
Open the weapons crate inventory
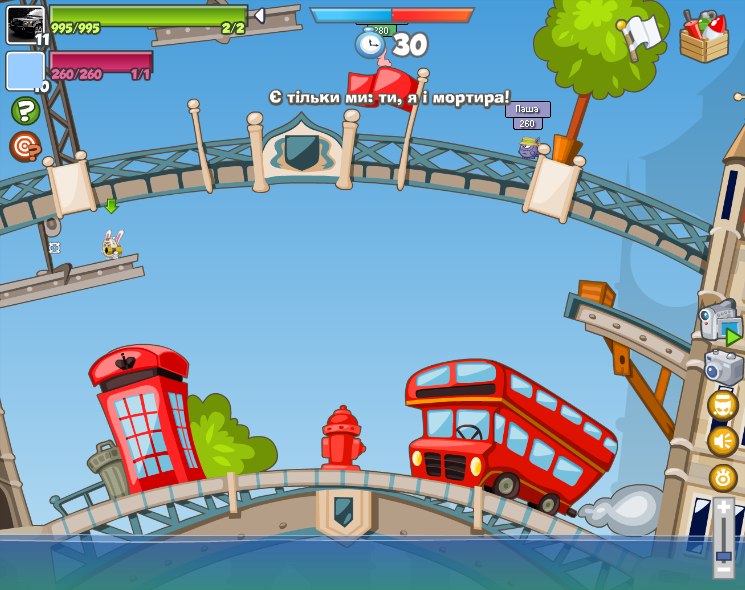tap(704, 37)
